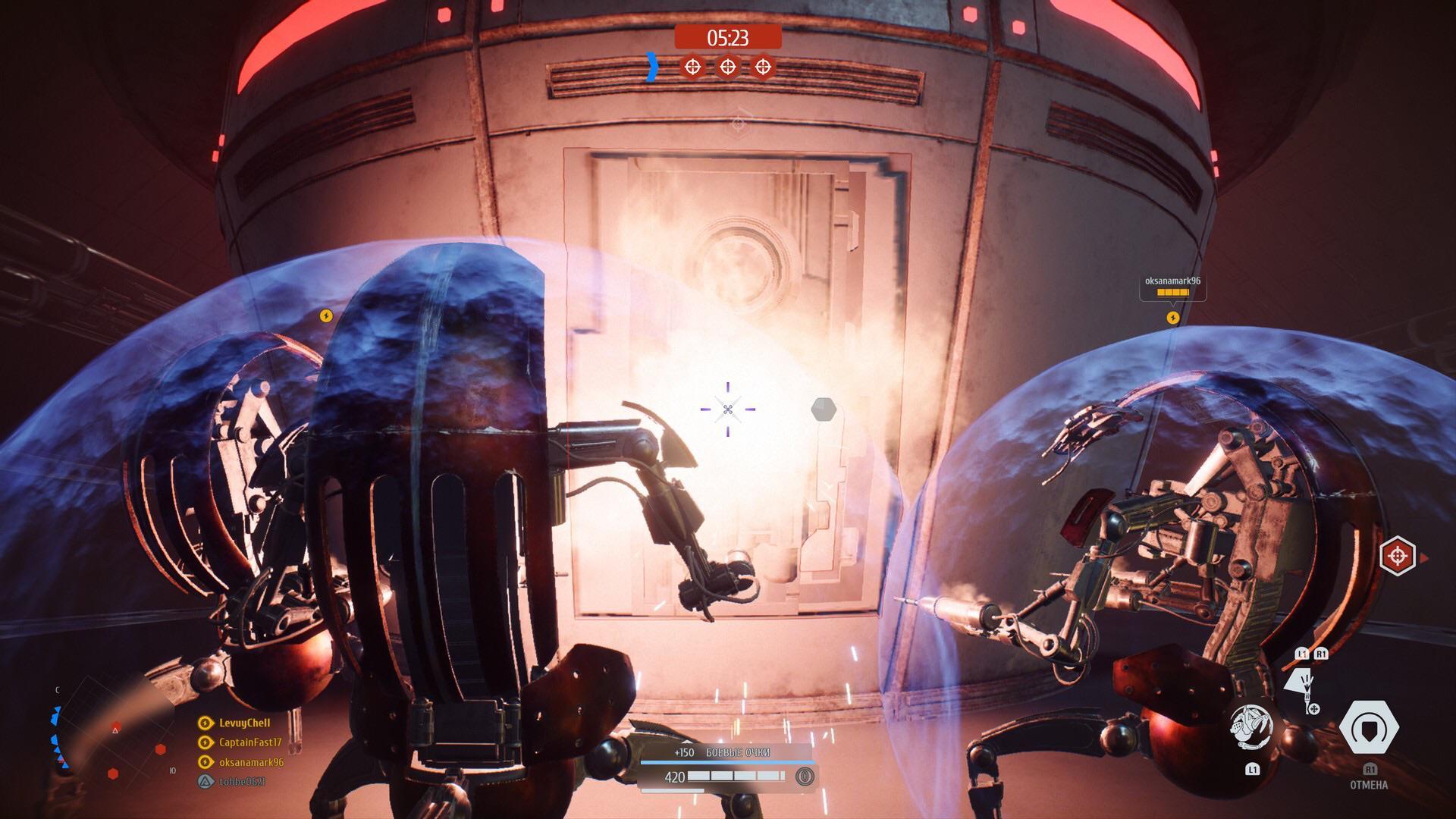Click the minimap radar with red objectives
The width and height of the screenshot is (1456, 819).
pyautogui.click(x=114, y=736)
